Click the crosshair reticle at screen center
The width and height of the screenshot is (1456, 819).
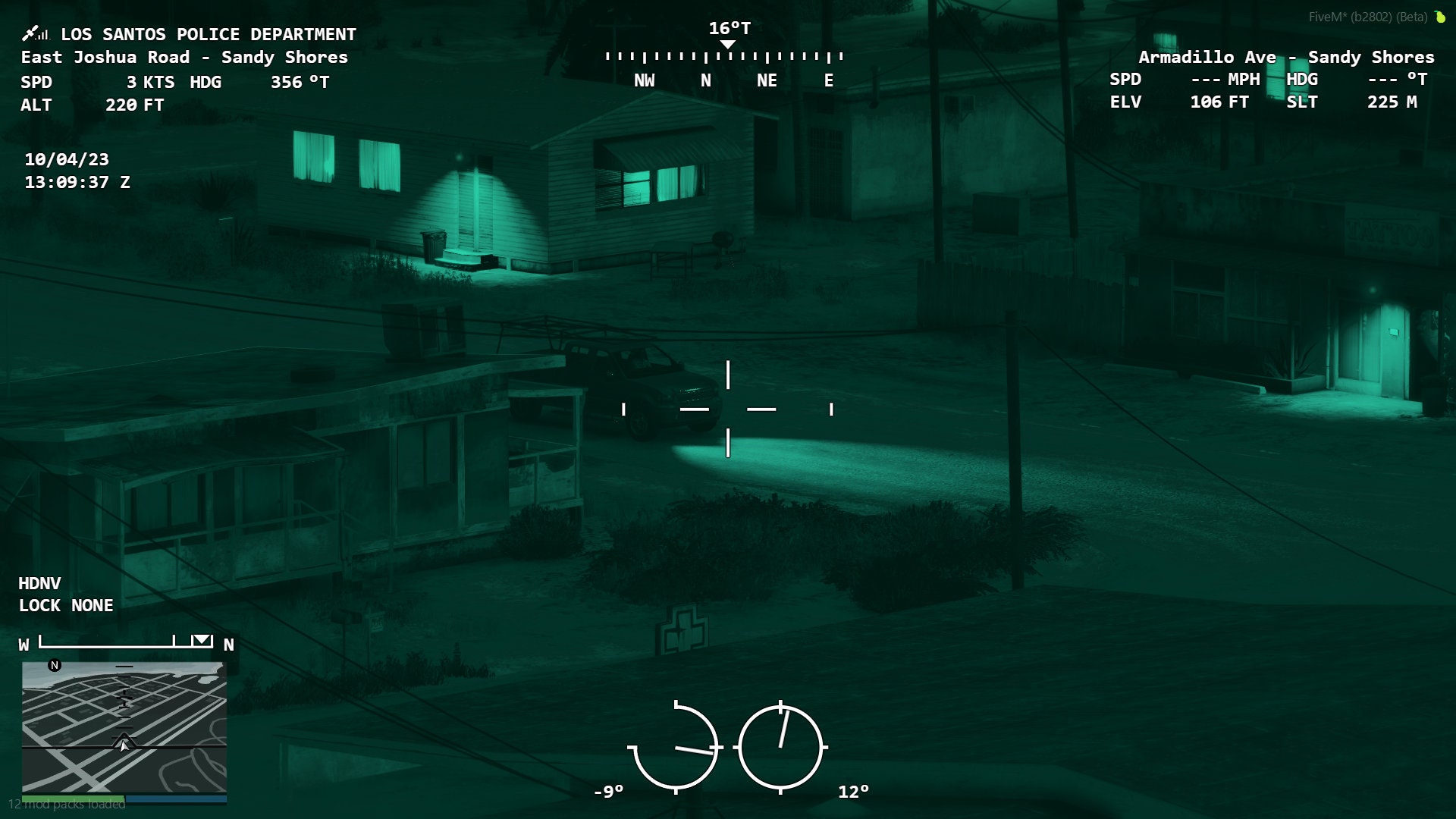[x=727, y=409]
